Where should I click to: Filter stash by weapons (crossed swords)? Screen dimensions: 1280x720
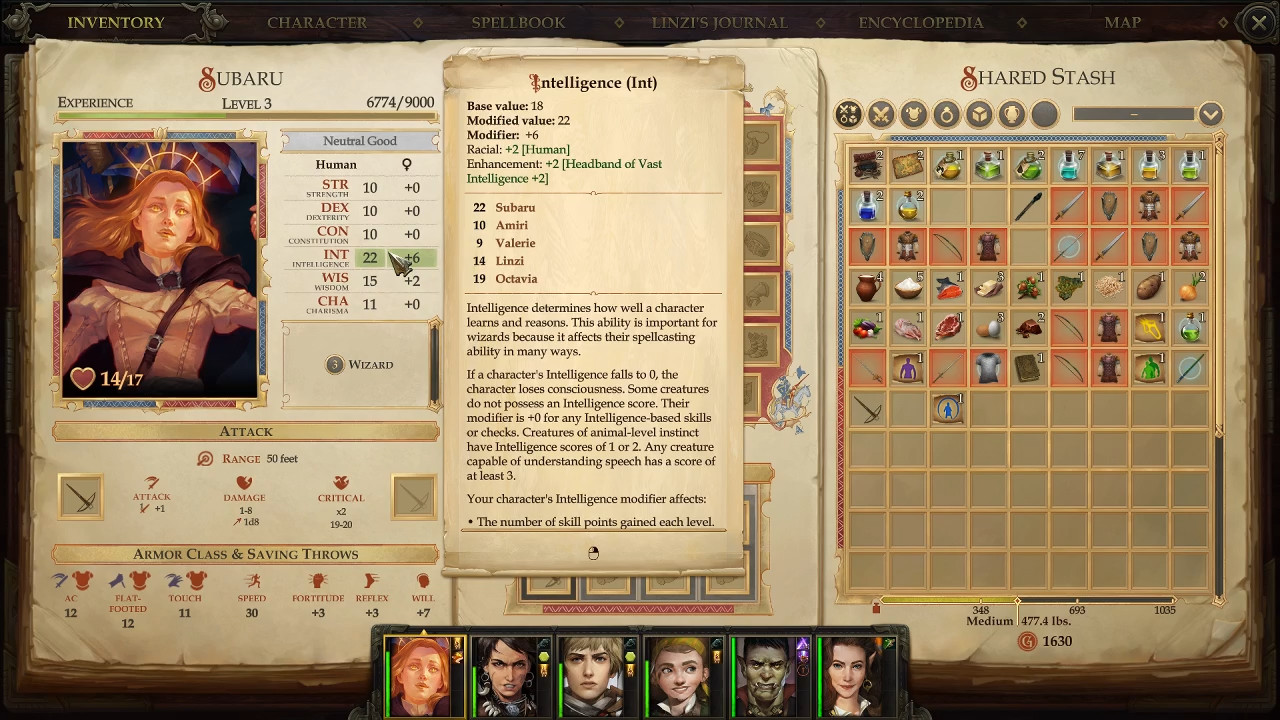pyautogui.click(x=881, y=114)
